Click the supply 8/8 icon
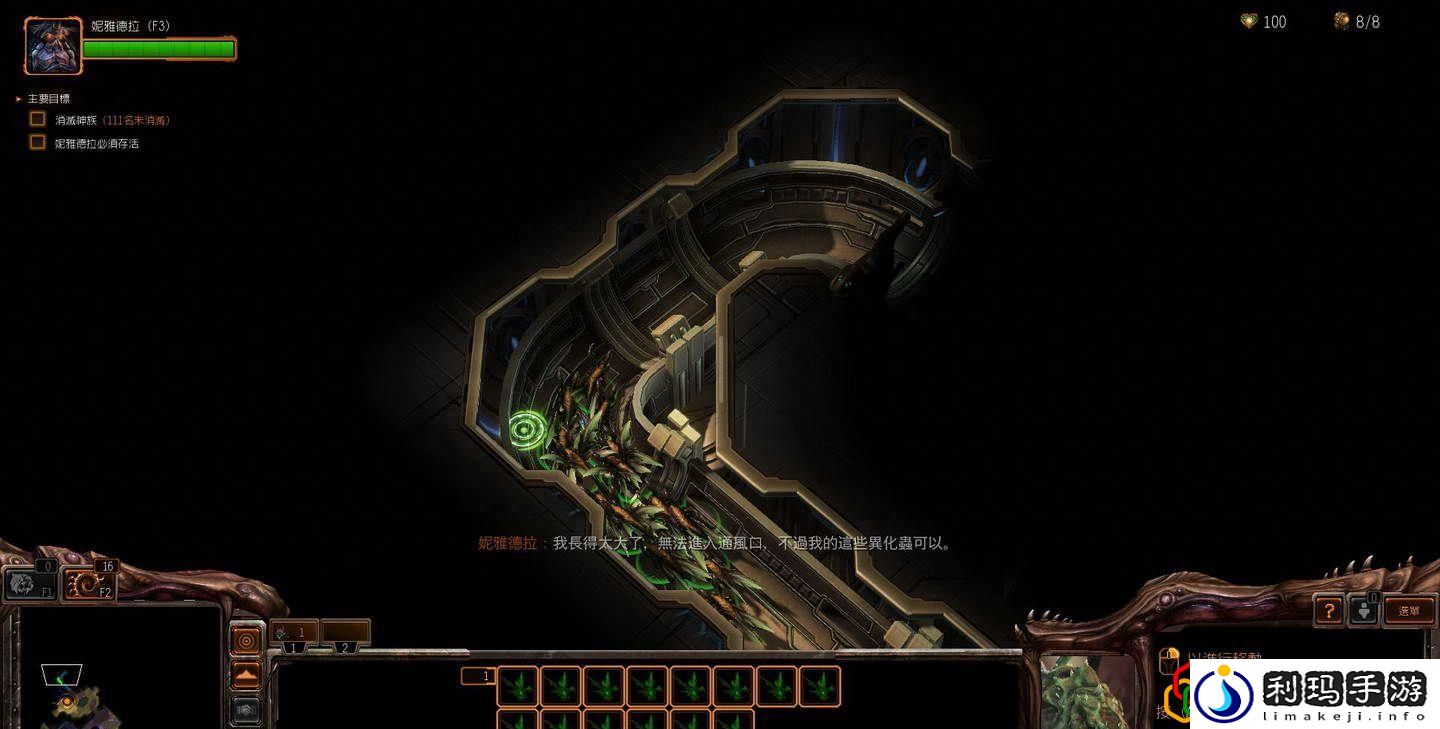 pyautogui.click(x=1341, y=21)
